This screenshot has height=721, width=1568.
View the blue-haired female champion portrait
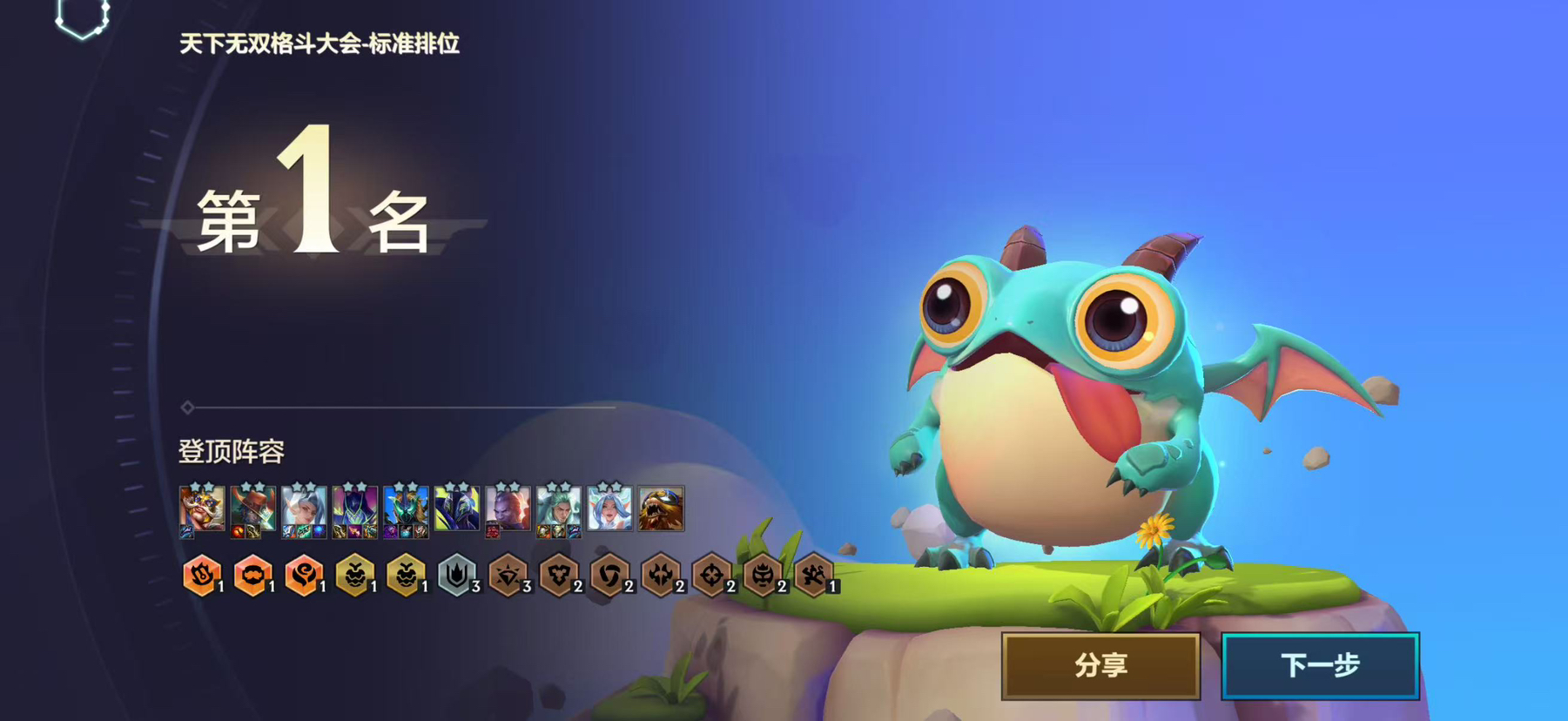[609, 509]
